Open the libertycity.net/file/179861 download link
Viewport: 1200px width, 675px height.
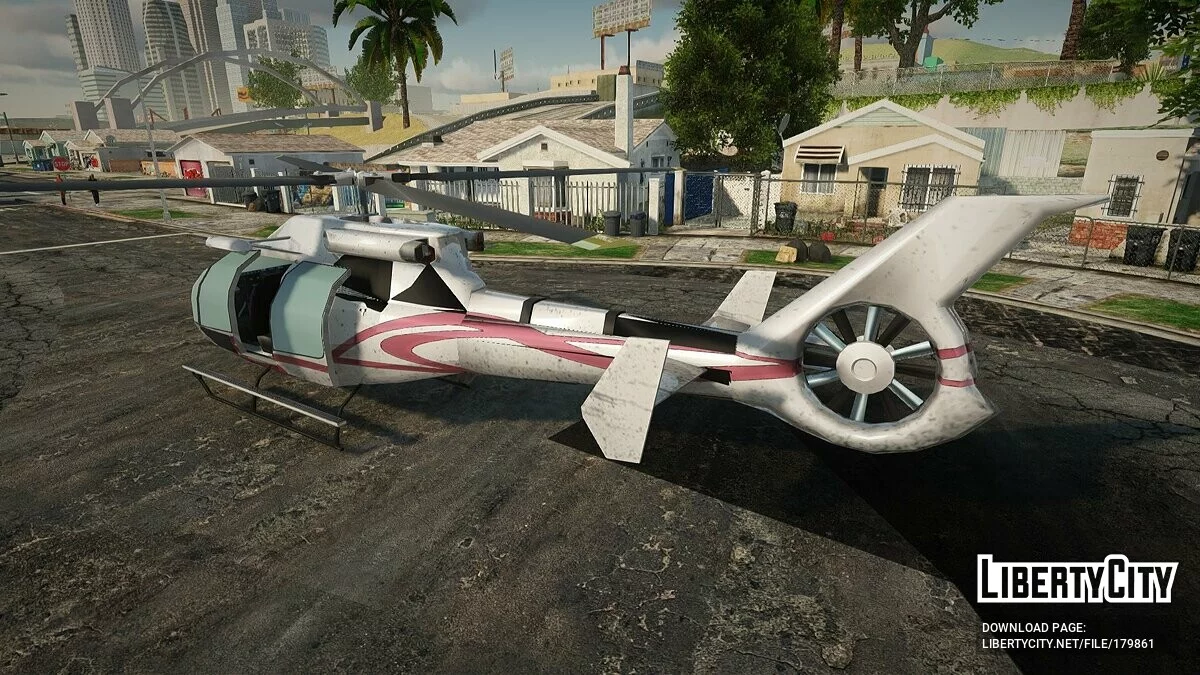coord(1067,644)
